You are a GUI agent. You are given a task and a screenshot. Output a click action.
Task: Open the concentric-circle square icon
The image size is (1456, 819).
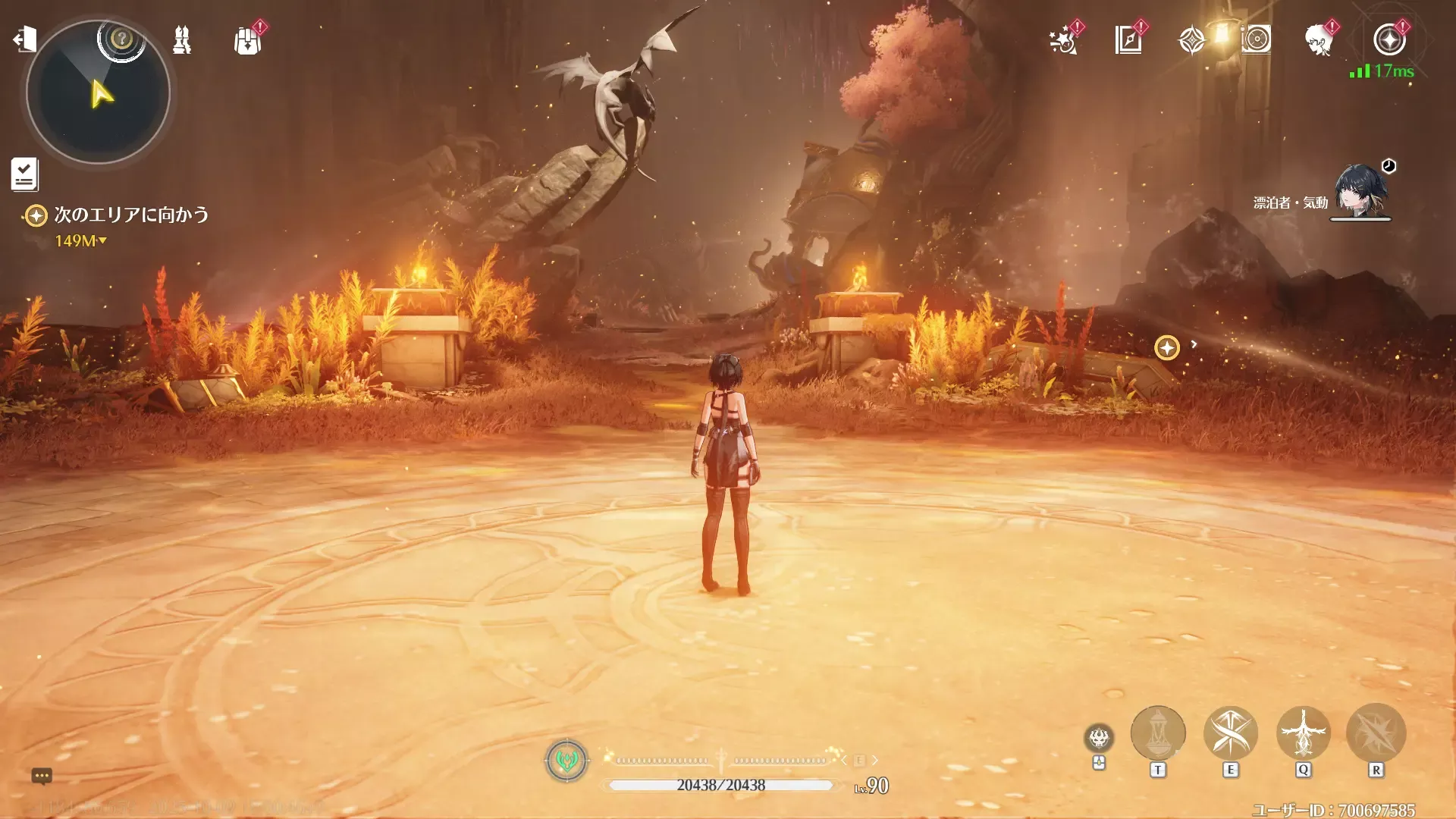[1256, 39]
